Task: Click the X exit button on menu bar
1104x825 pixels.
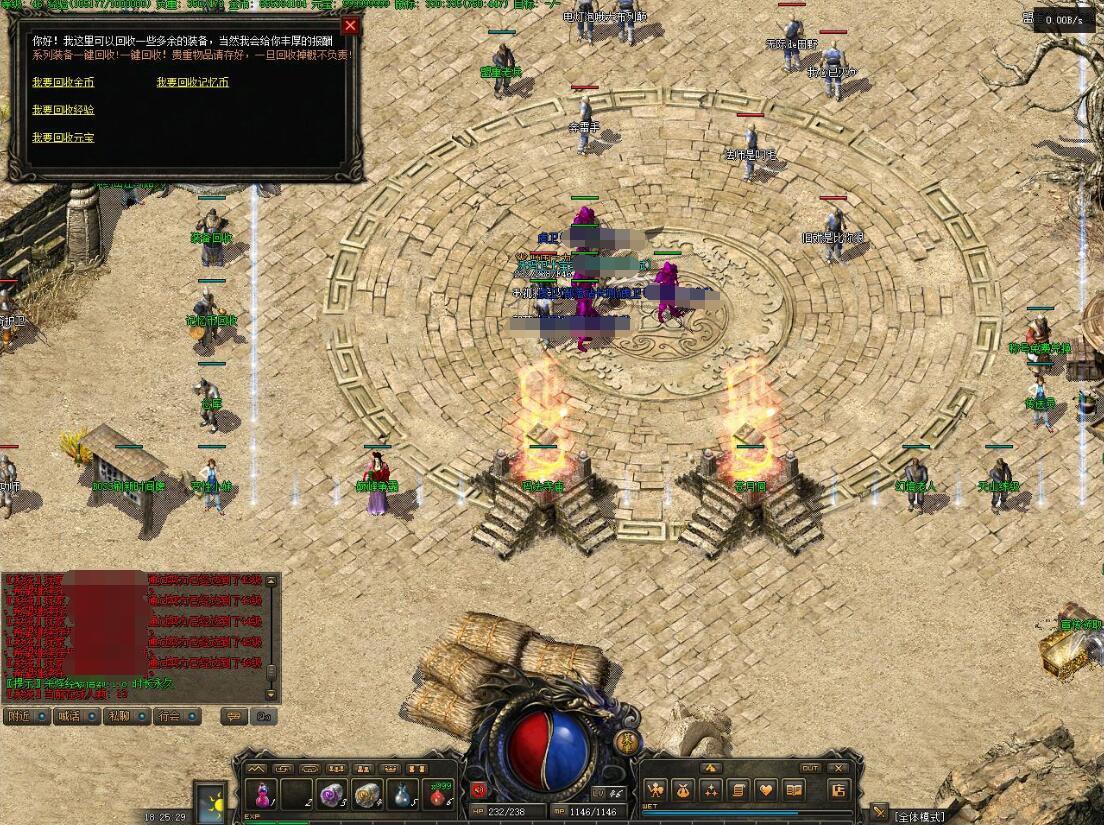Action: 838,768
